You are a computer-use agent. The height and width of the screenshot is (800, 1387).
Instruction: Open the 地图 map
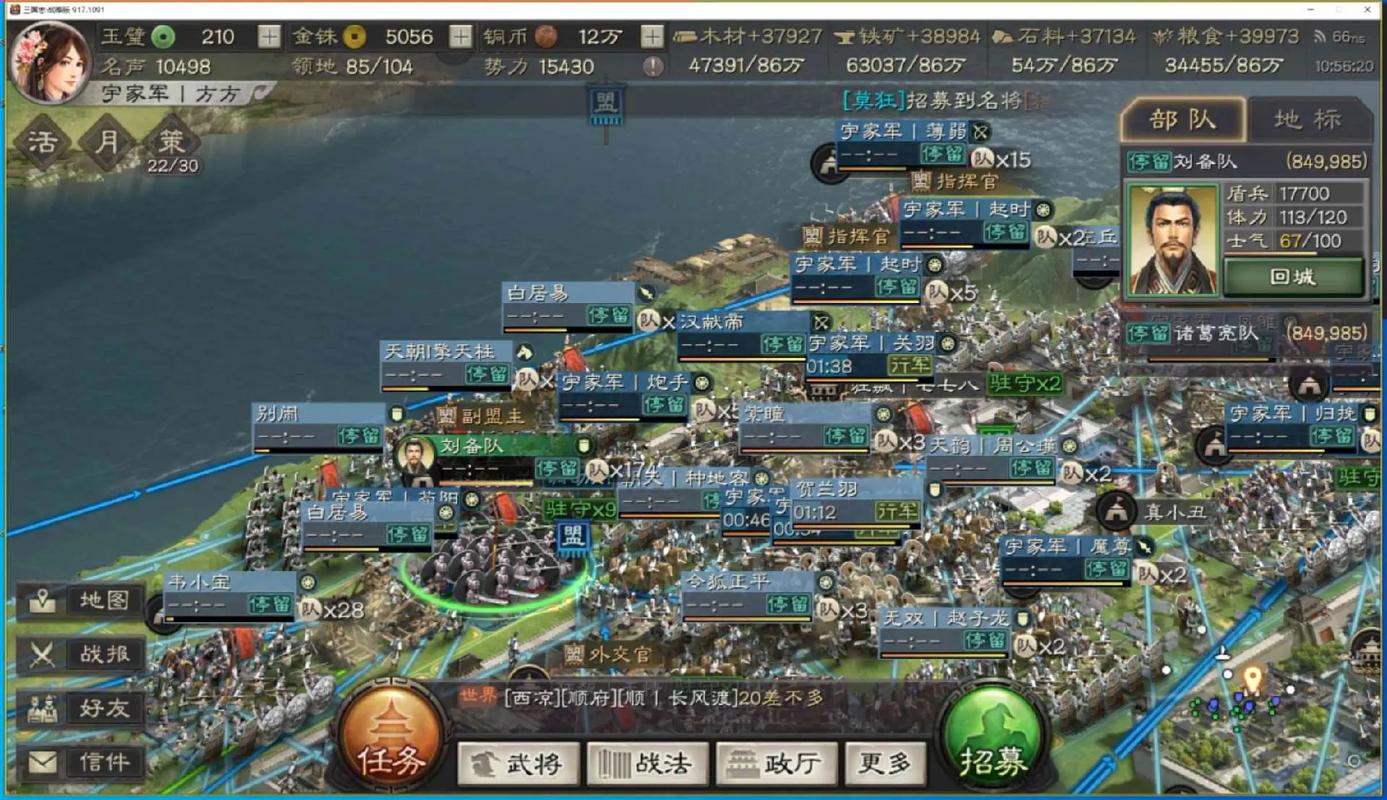pos(82,601)
